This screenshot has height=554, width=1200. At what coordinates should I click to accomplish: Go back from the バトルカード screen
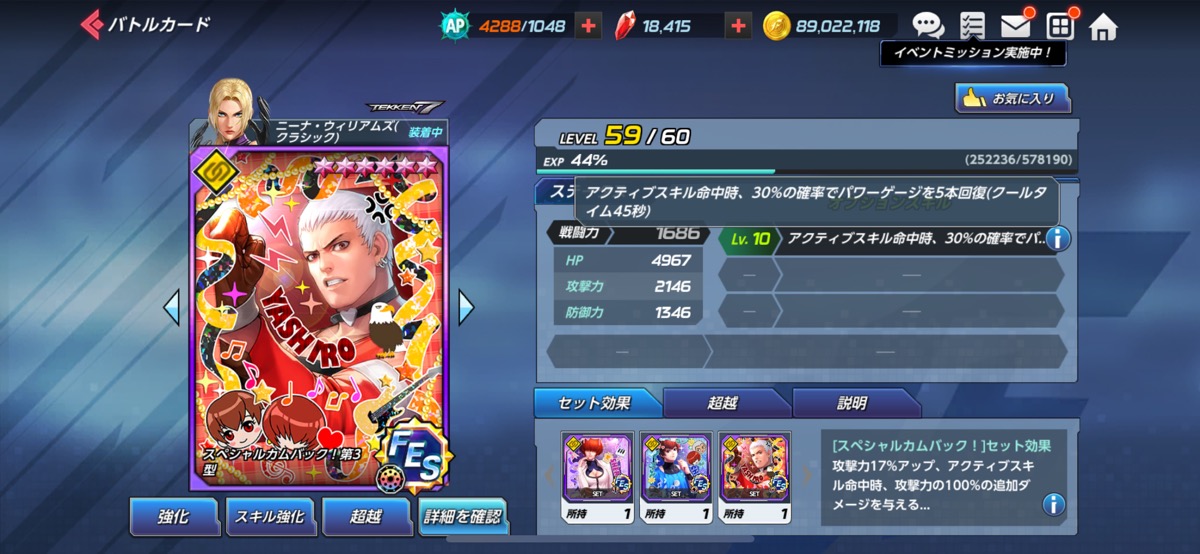pyautogui.click(x=92, y=25)
